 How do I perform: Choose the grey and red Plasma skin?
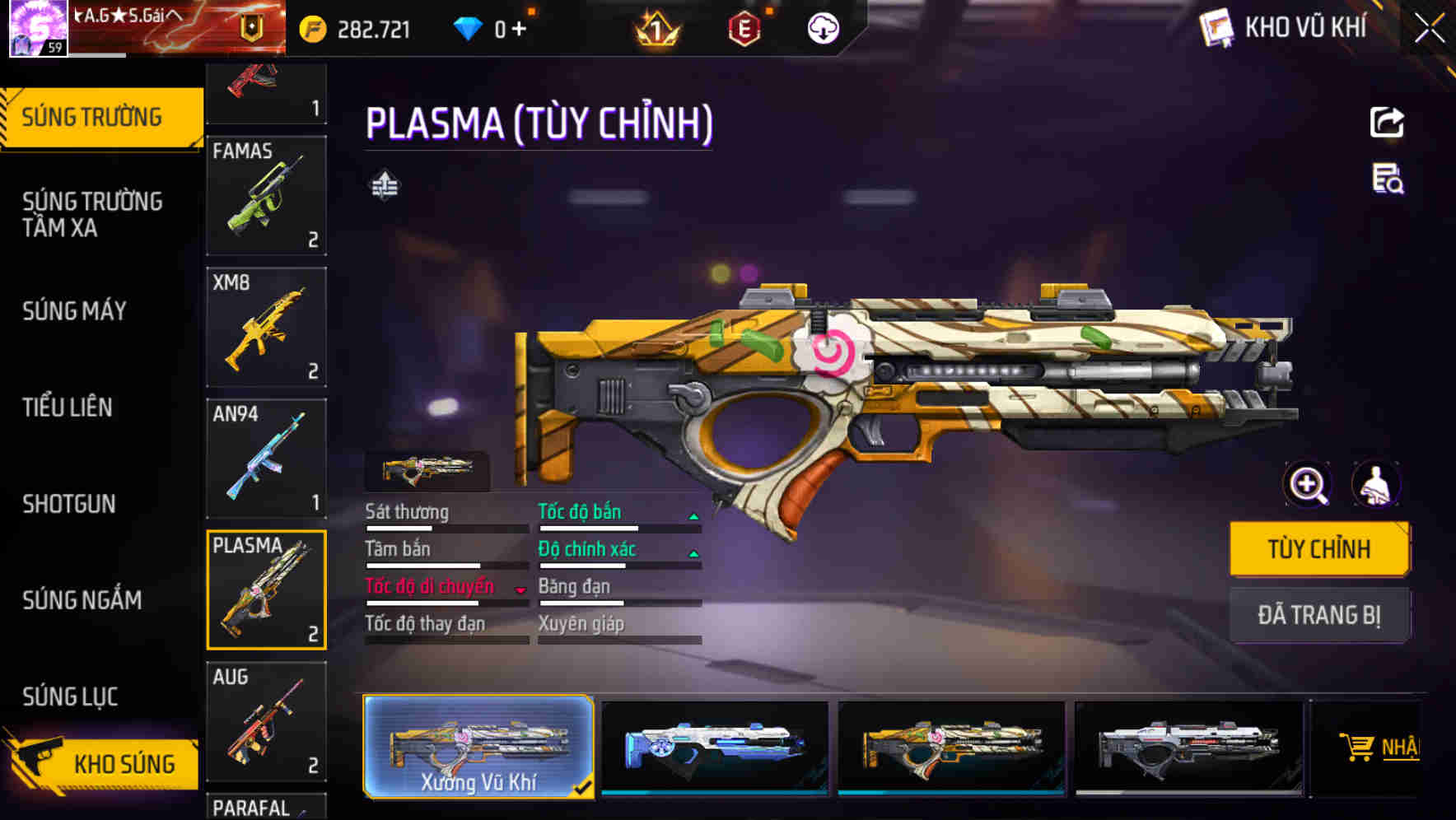[1188, 747]
